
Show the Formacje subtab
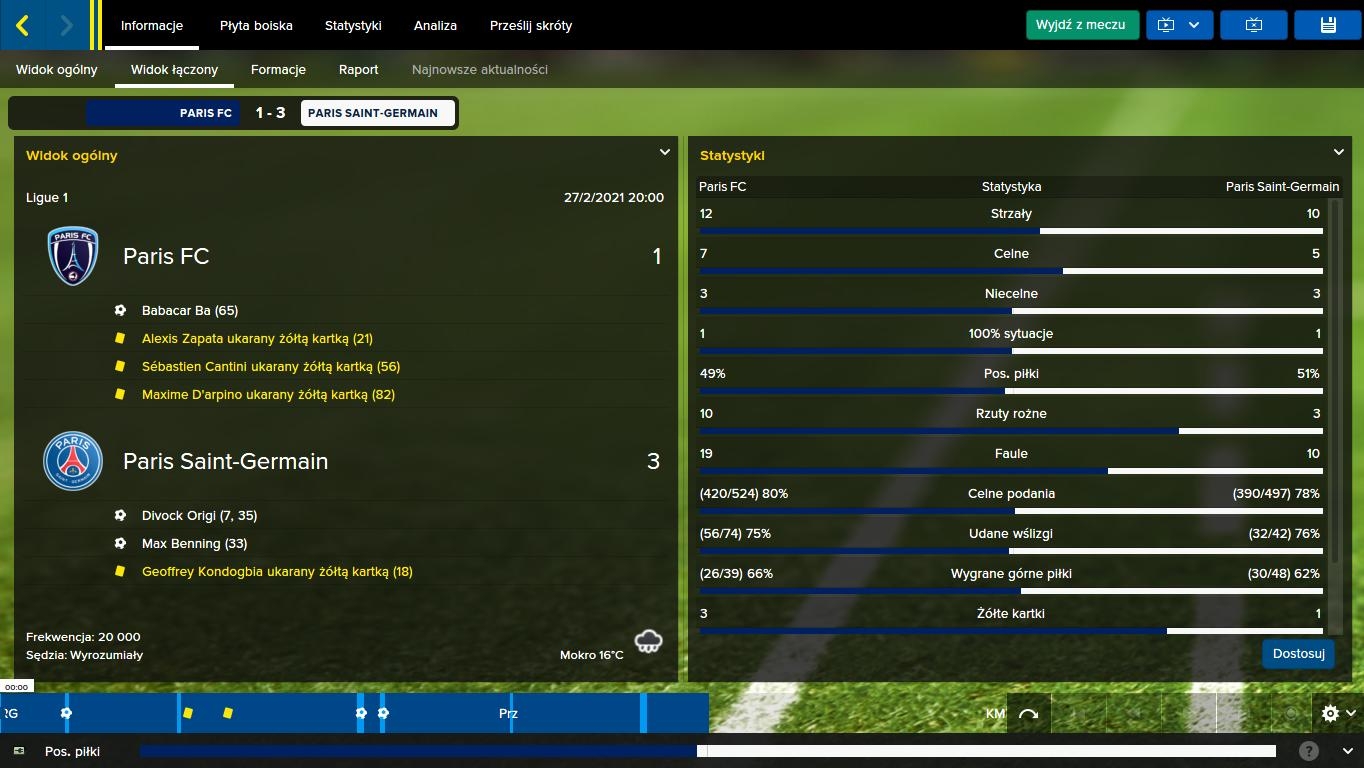tap(278, 70)
